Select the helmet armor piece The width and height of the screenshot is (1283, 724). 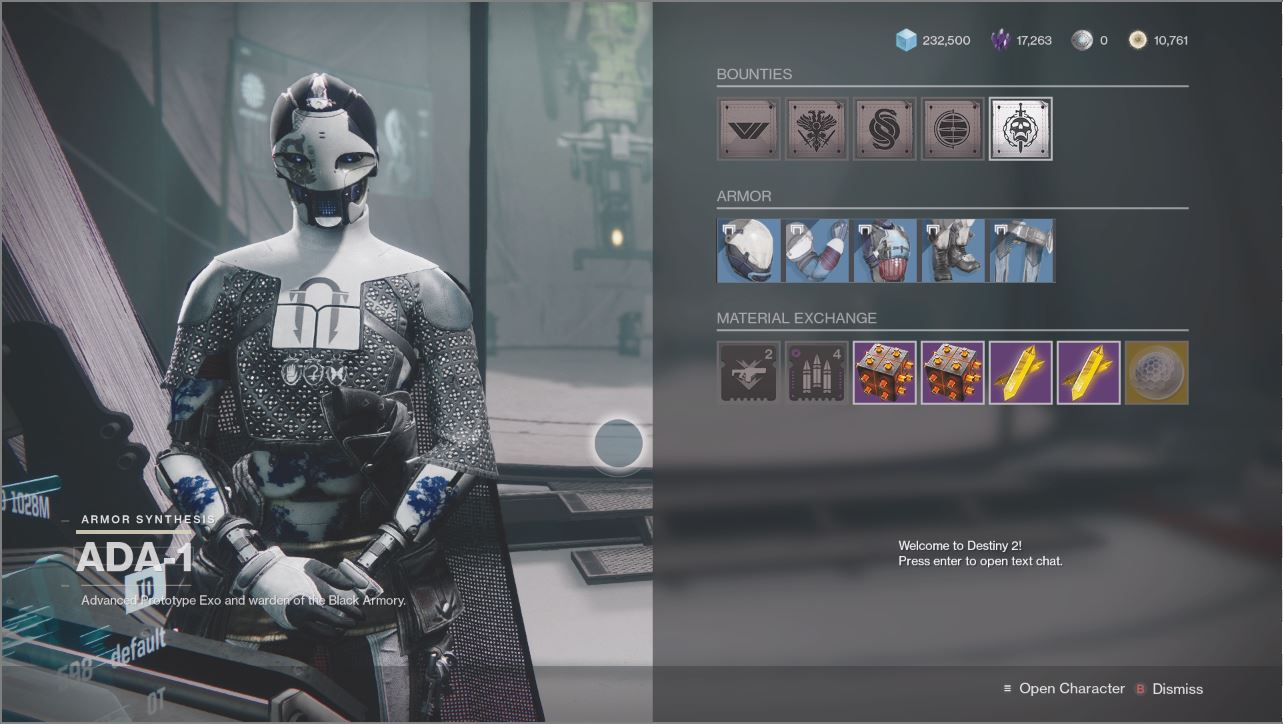click(749, 251)
